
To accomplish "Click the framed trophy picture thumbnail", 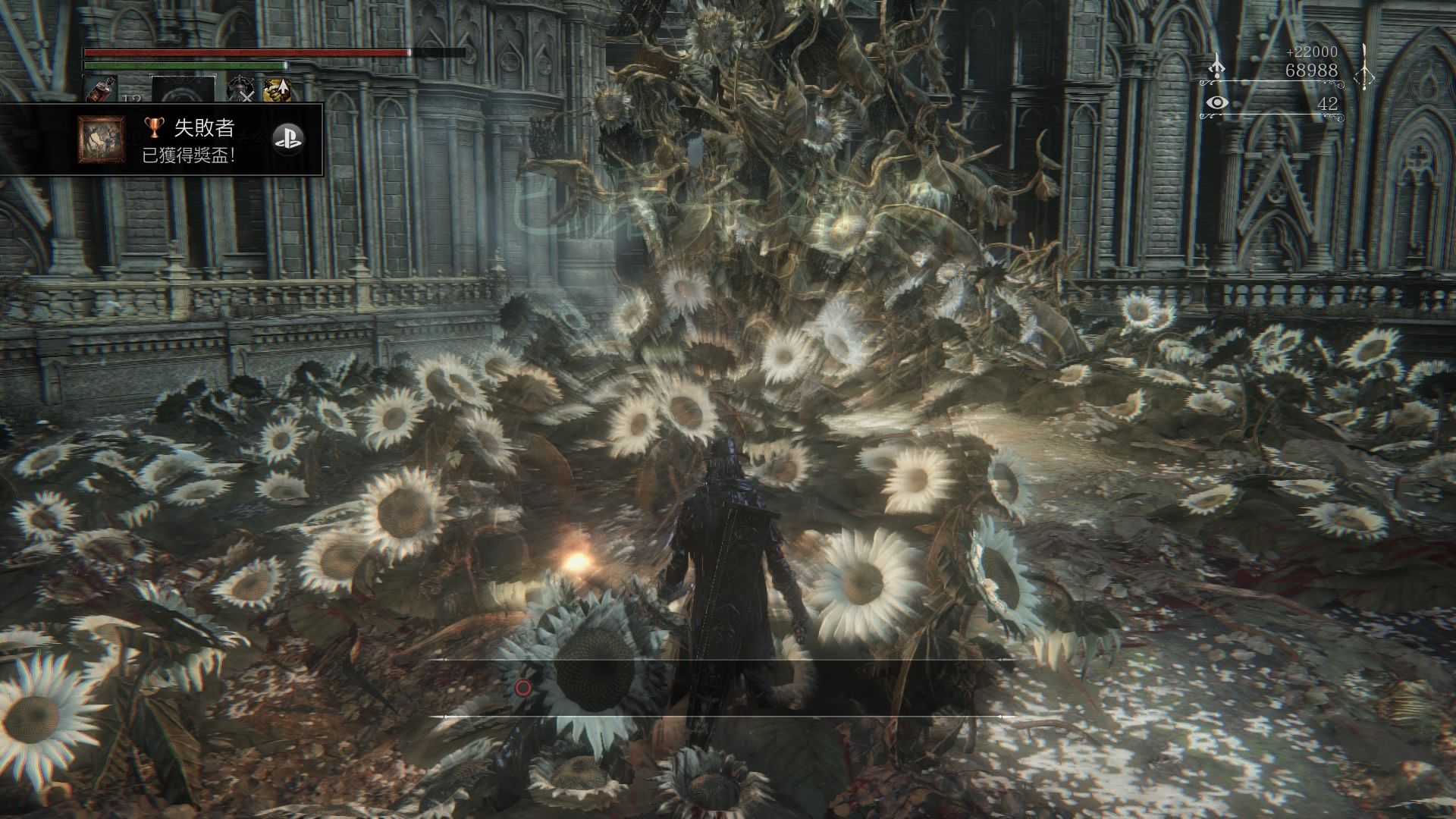I will coord(102,140).
